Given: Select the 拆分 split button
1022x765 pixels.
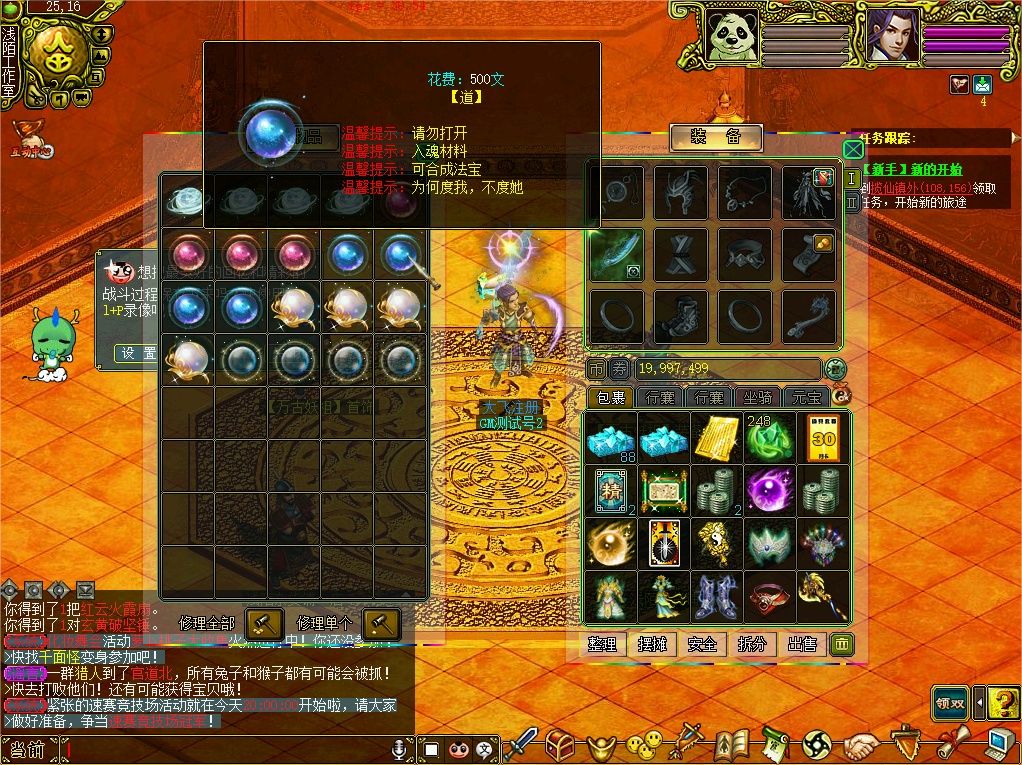Looking at the screenshot, I should coord(752,644).
